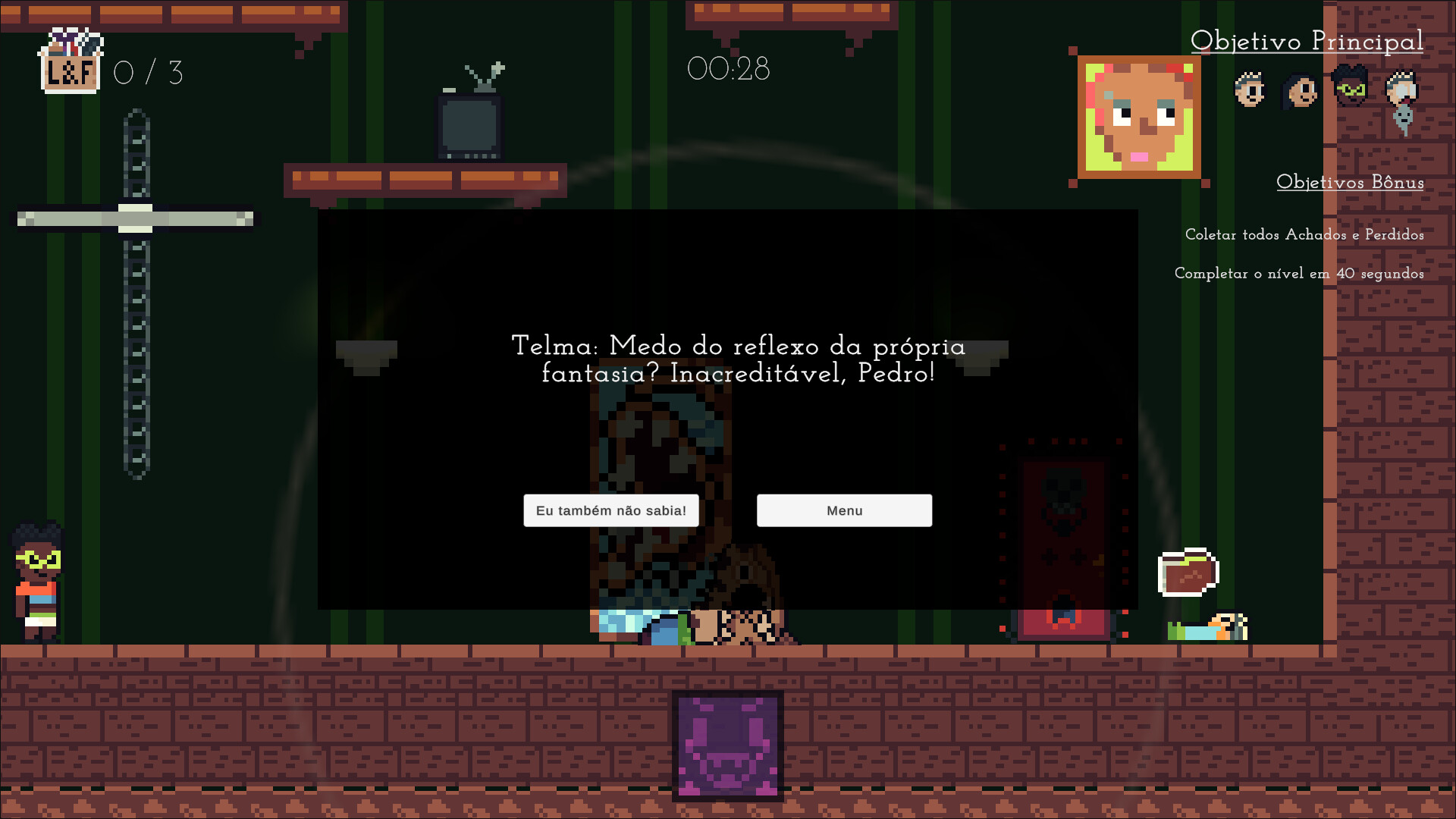The height and width of the screenshot is (819, 1456).
Task: Click the 00:28 level timer display
Action: [729, 69]
